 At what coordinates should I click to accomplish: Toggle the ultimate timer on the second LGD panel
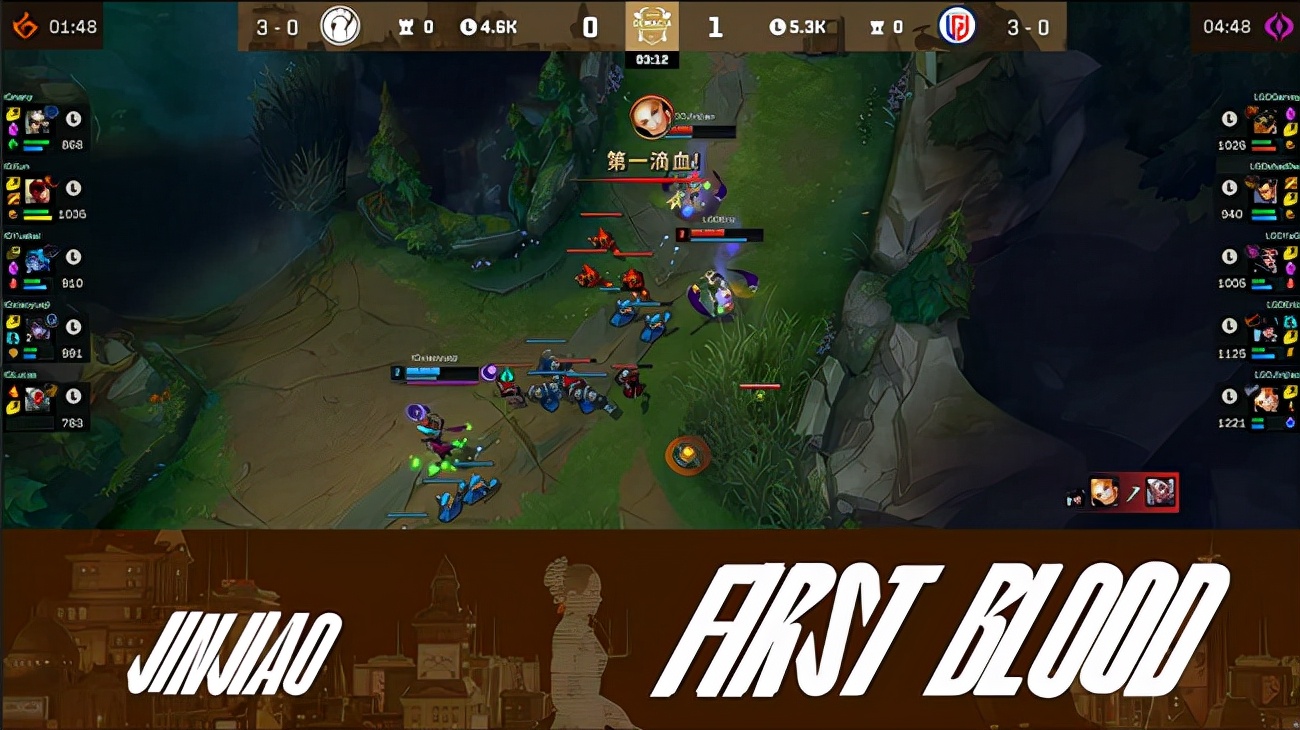point(1230,187)
